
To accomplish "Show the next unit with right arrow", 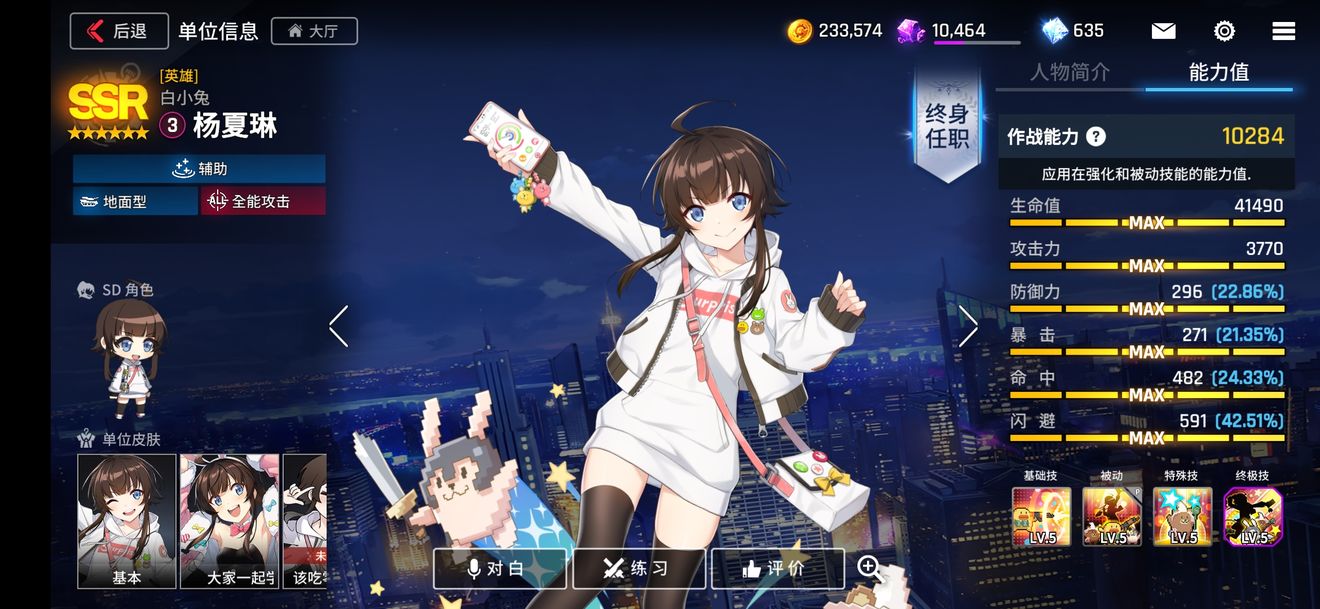I will [x=968, y=327].
